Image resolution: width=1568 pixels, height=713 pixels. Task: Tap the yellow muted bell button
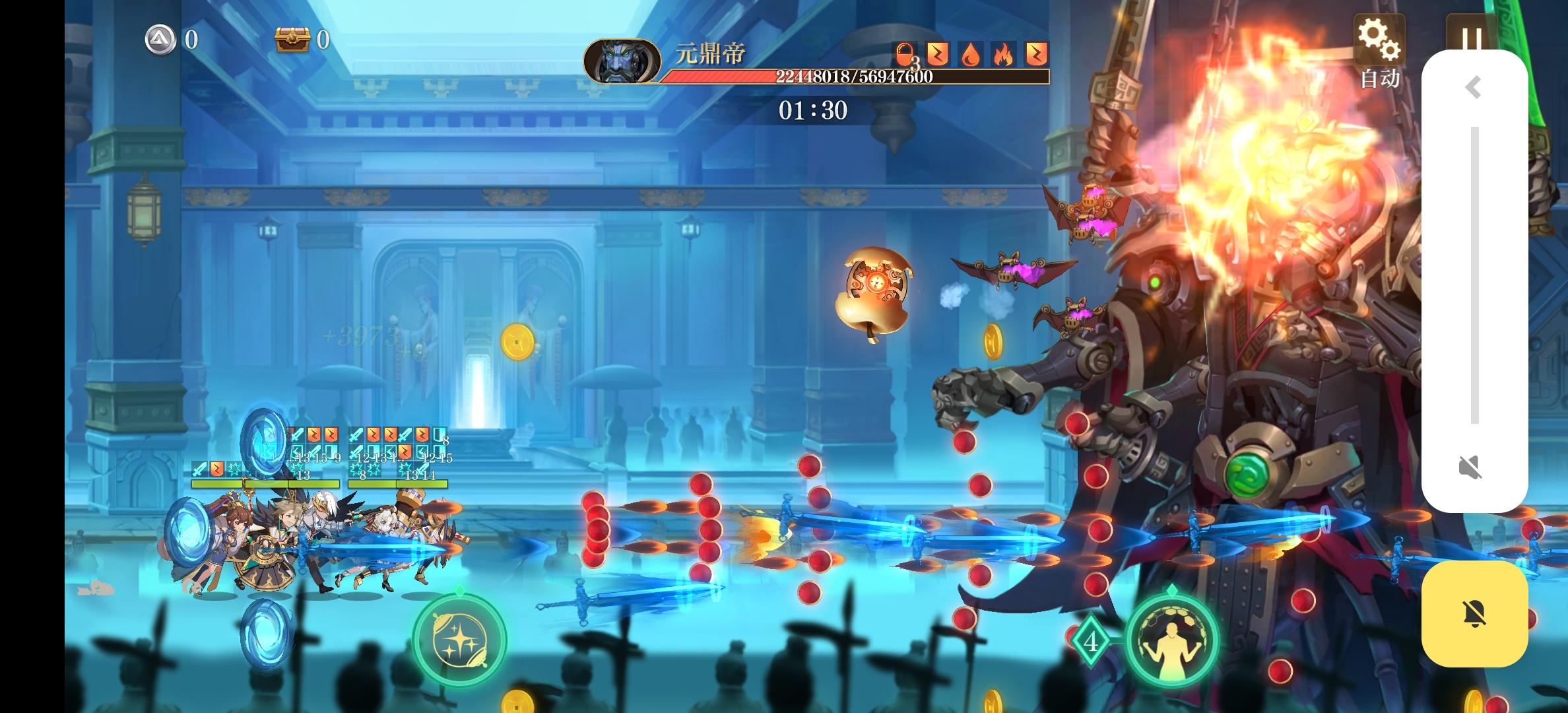[x=1474, y=614]
